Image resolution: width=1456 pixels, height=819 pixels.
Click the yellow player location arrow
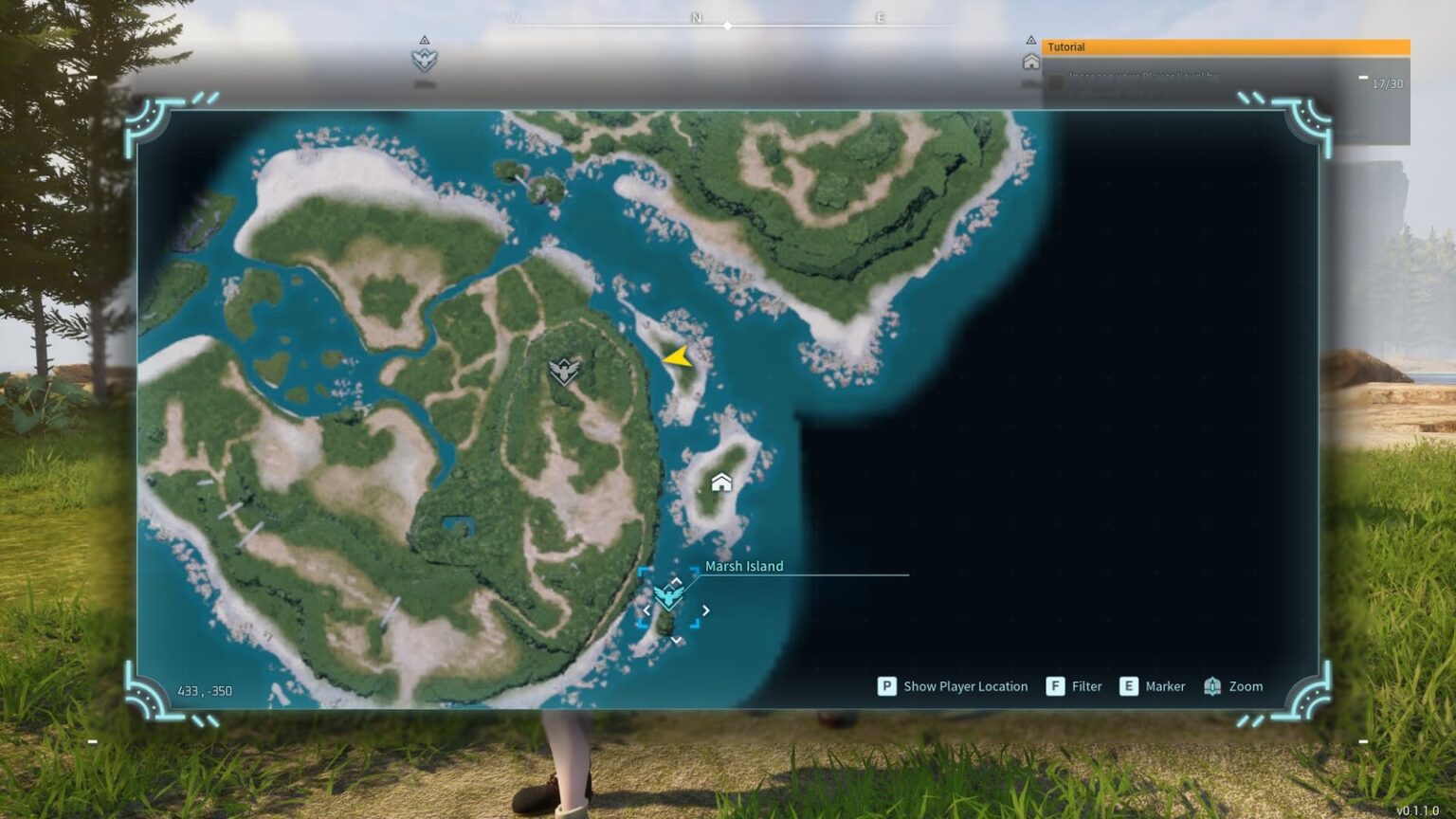pyautogui.click(x=676, y=358)
